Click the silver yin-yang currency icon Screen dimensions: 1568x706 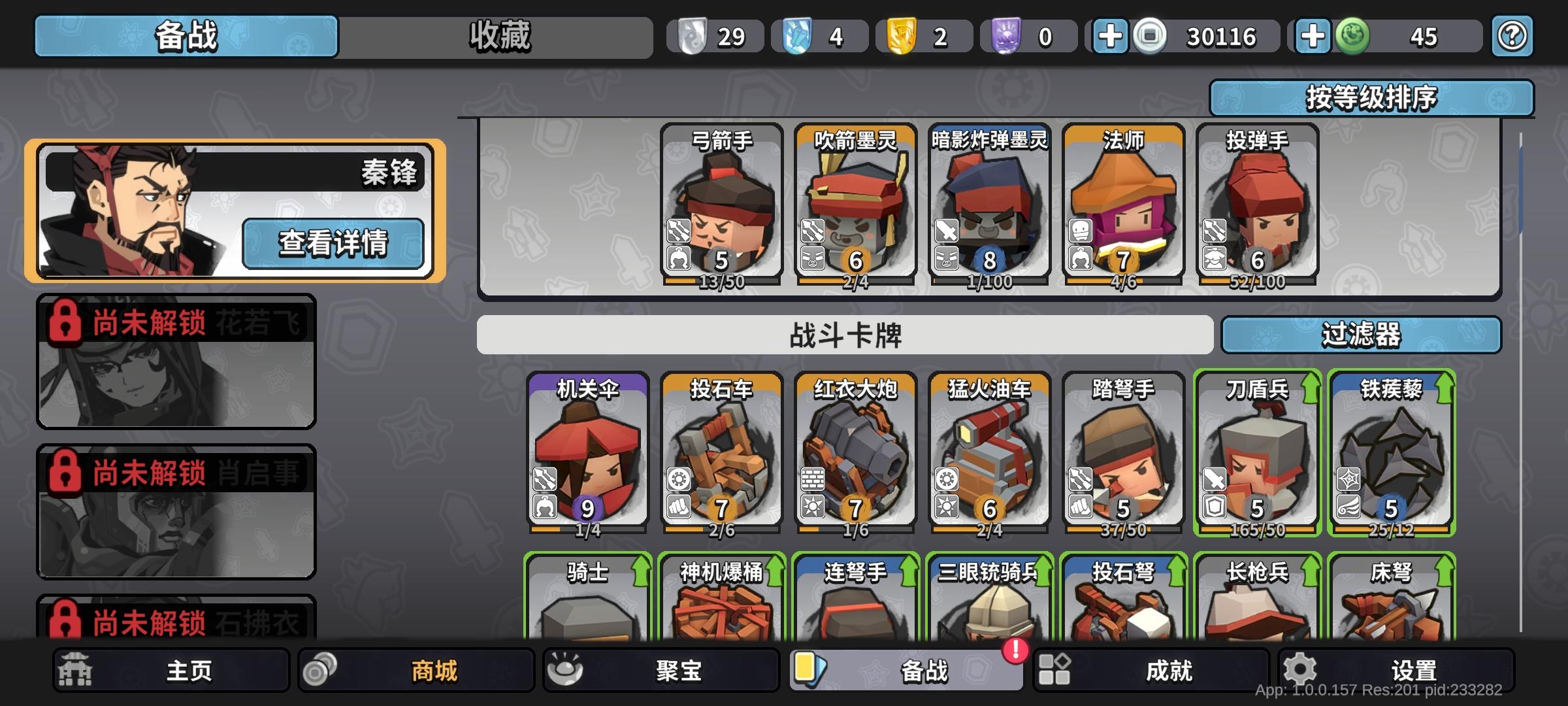coord(694,37)
